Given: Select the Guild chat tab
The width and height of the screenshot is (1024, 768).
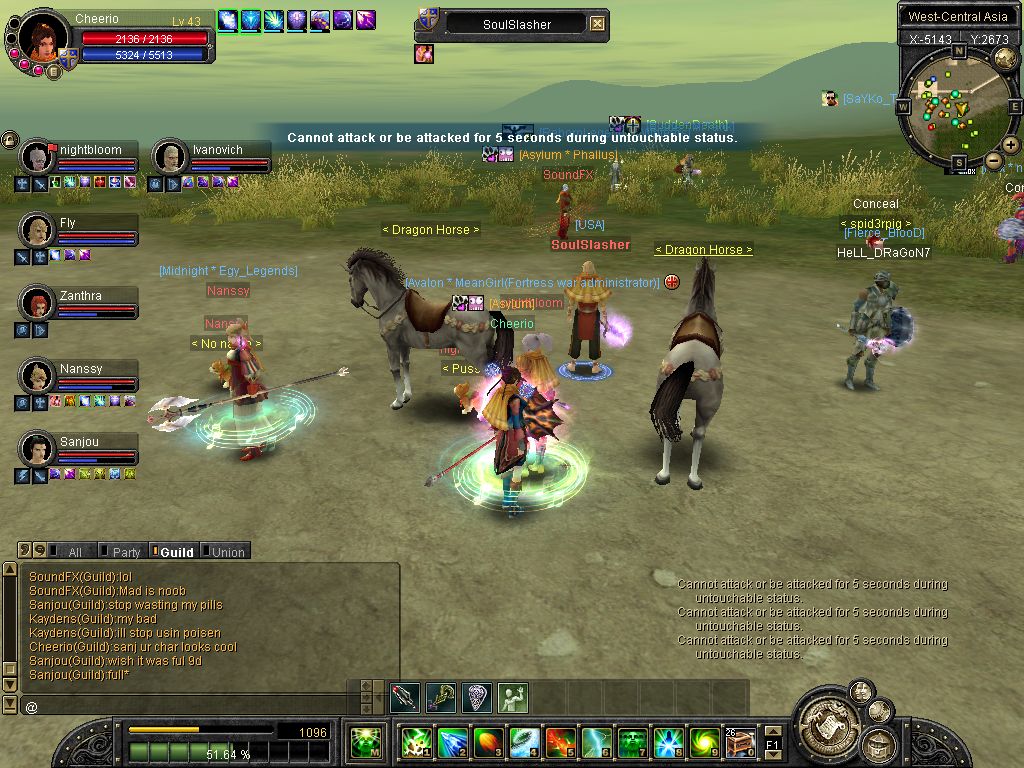Looking at the screenshot, I should point(174,552).
